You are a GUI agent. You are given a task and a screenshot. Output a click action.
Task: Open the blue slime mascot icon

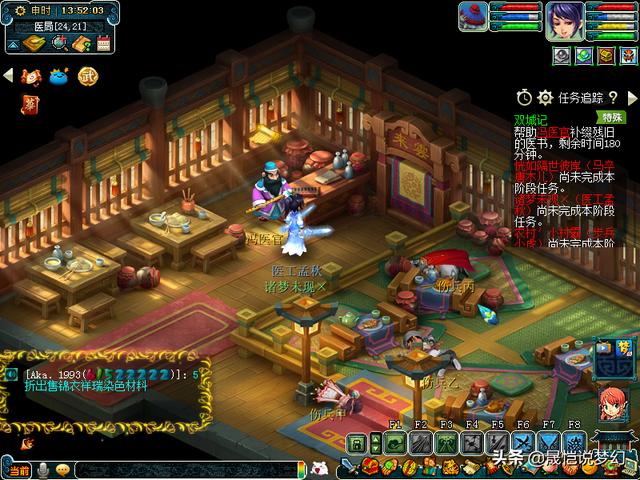click(58, 75)
